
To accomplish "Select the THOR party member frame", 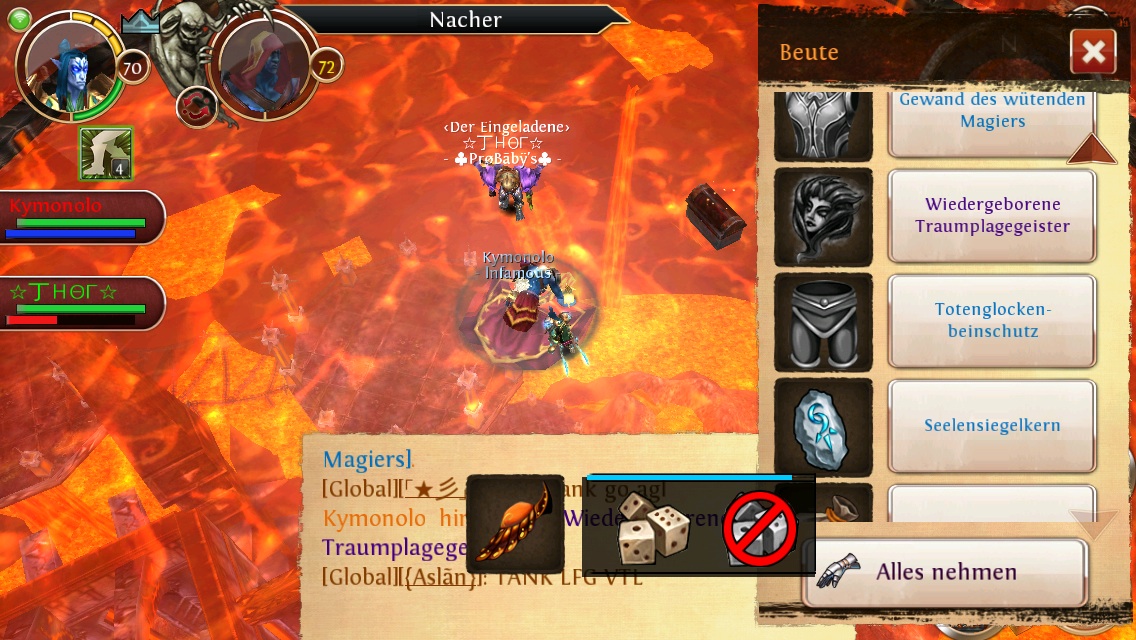I will [x=80, y=303].
